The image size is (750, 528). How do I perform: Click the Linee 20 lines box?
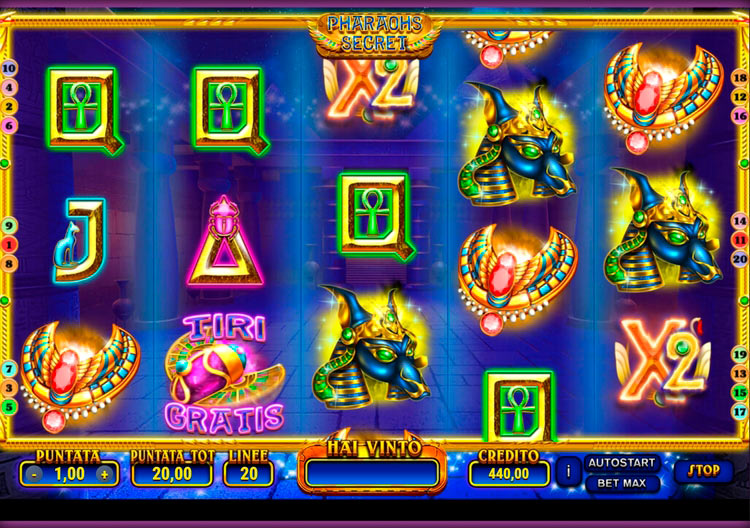tap(248, 473)
